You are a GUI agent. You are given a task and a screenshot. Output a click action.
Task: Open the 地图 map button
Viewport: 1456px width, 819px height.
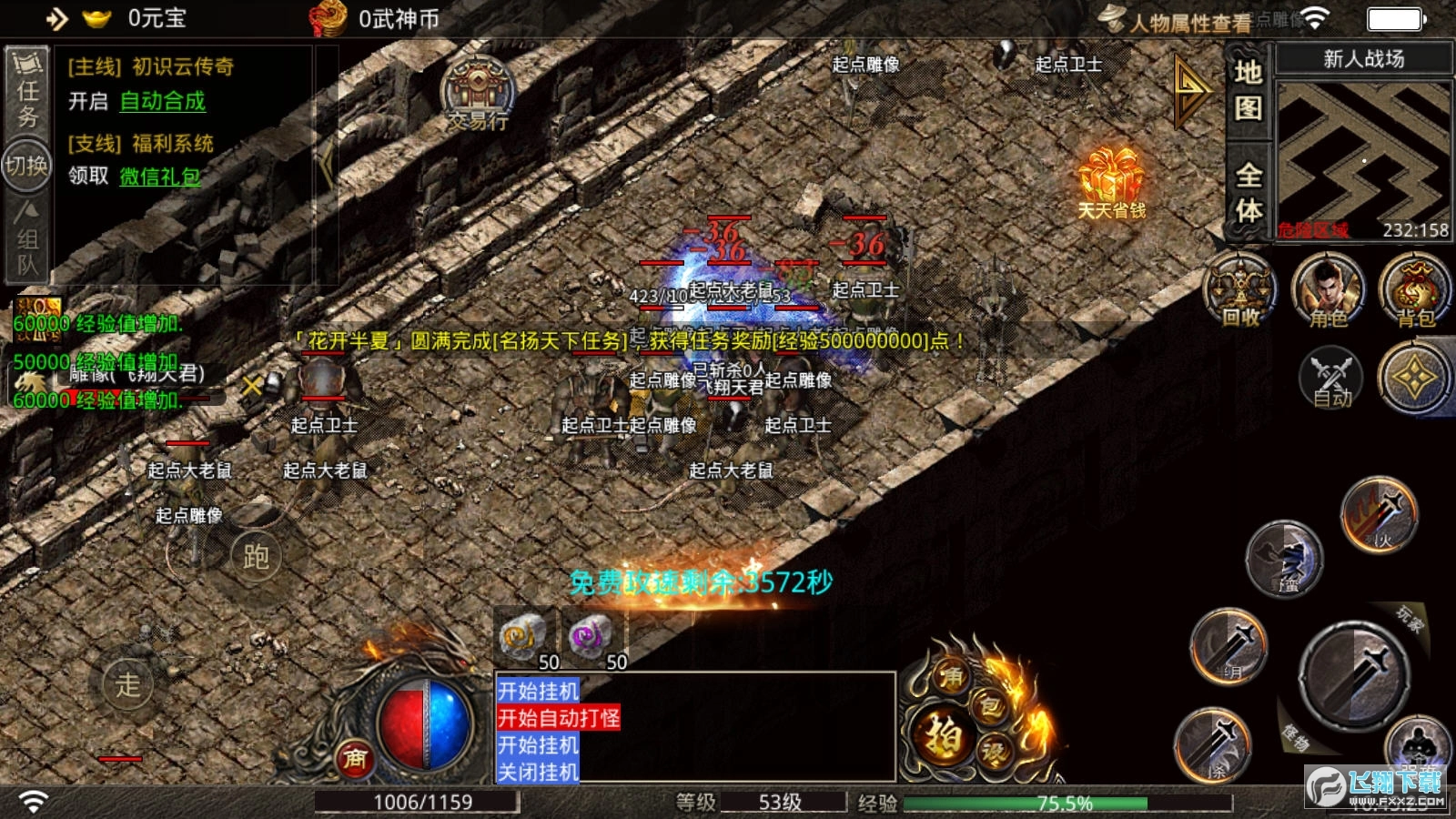[1248, 89]
